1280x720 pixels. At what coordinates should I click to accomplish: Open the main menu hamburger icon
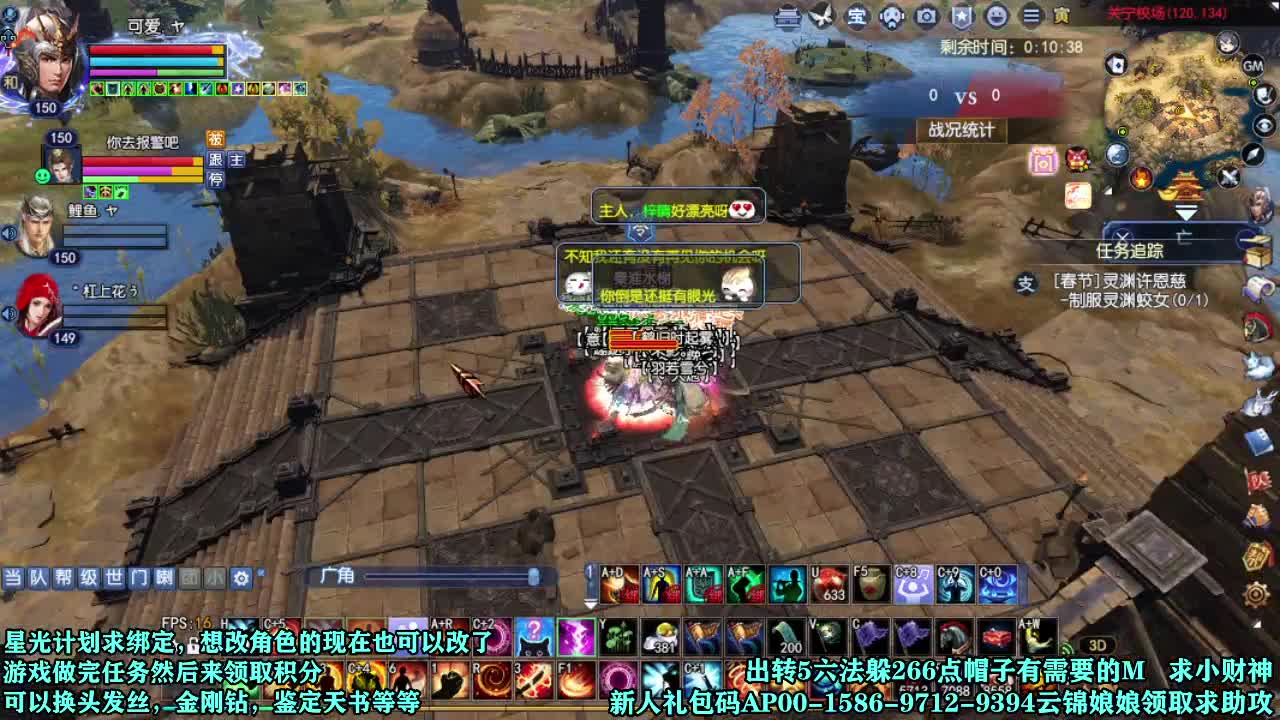(x=1029, y=15)
